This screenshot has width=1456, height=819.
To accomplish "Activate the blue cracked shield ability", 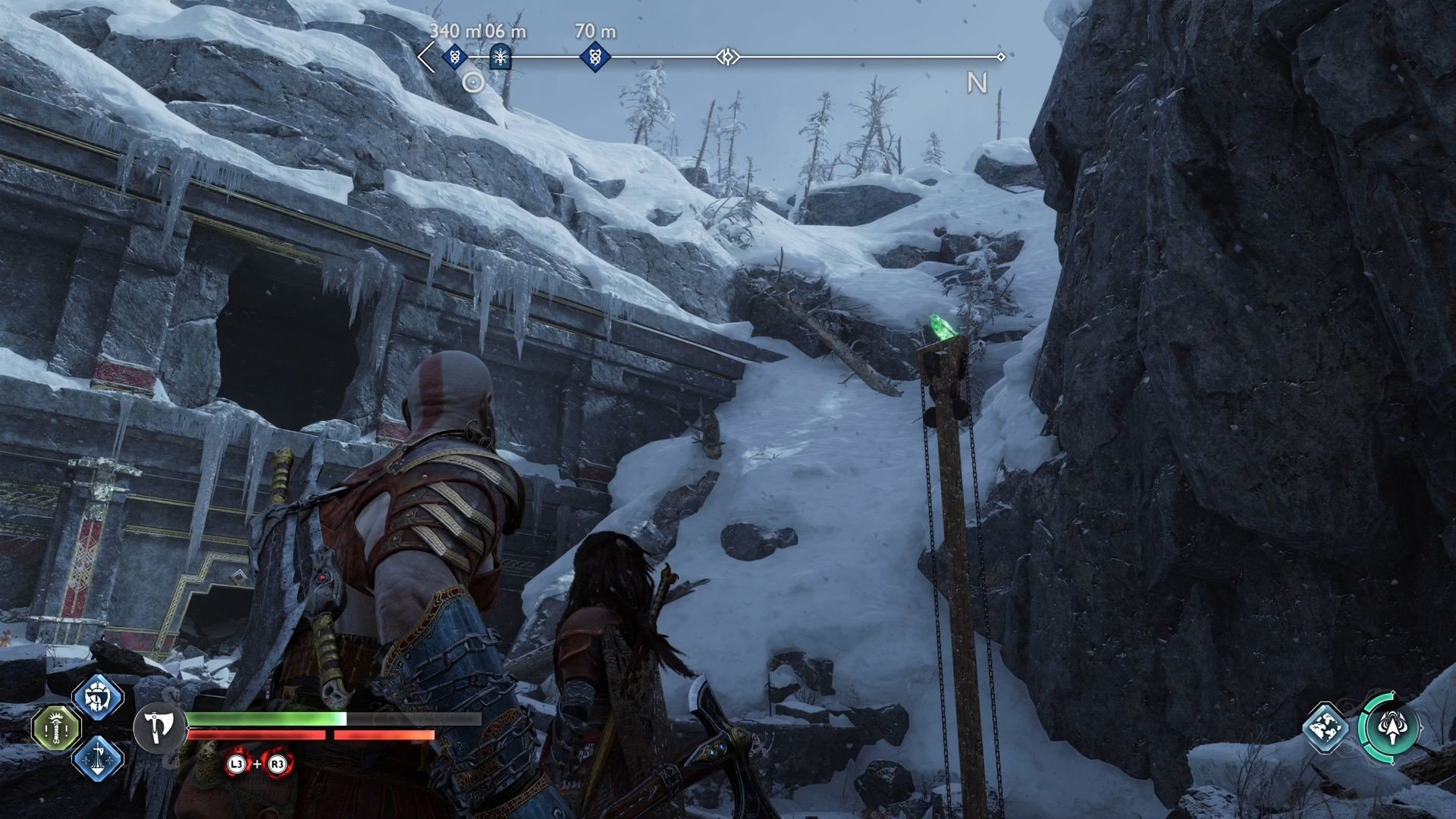I will (99, 695).
